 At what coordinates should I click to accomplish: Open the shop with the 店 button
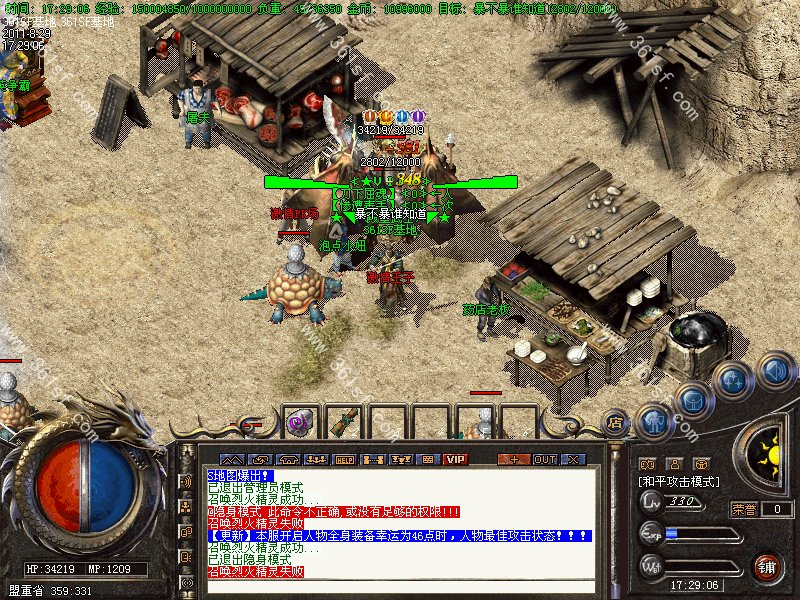(x=617, y=423)
